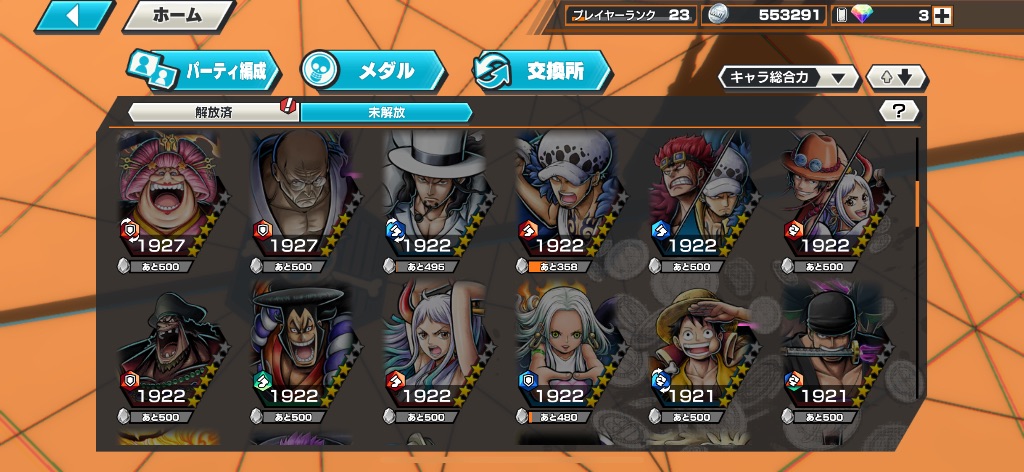Choose the white top hat character card

point(430,195)
